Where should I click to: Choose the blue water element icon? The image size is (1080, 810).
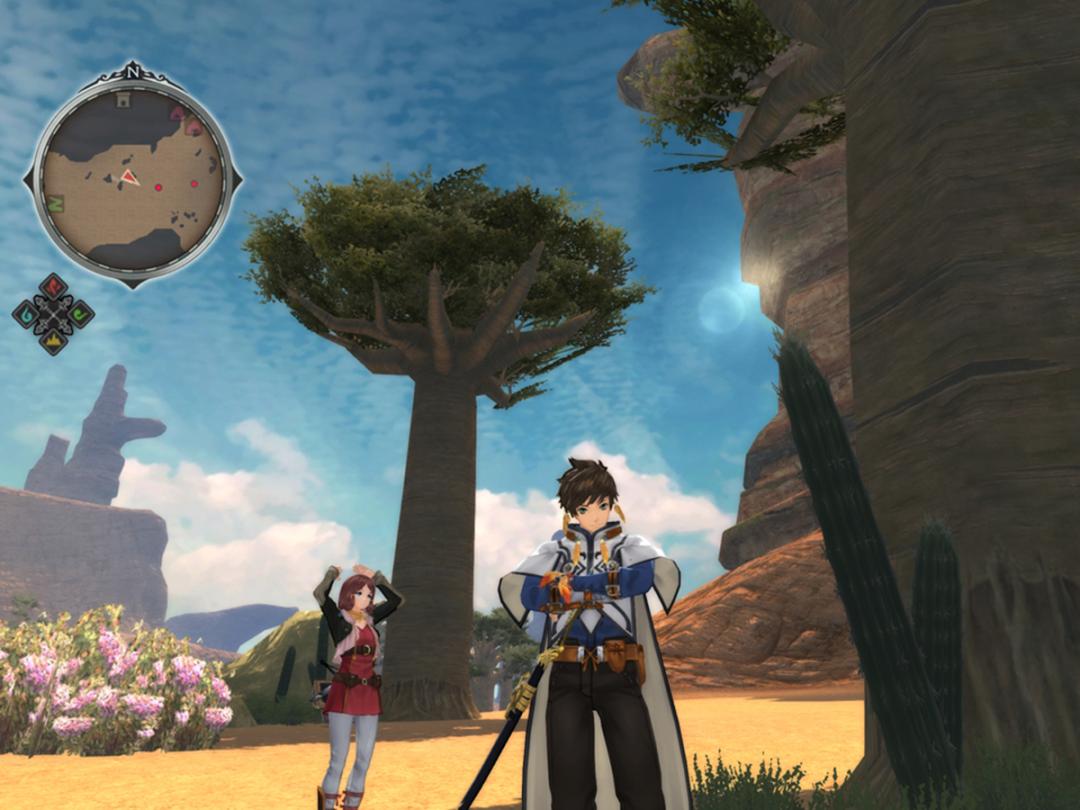26,314
